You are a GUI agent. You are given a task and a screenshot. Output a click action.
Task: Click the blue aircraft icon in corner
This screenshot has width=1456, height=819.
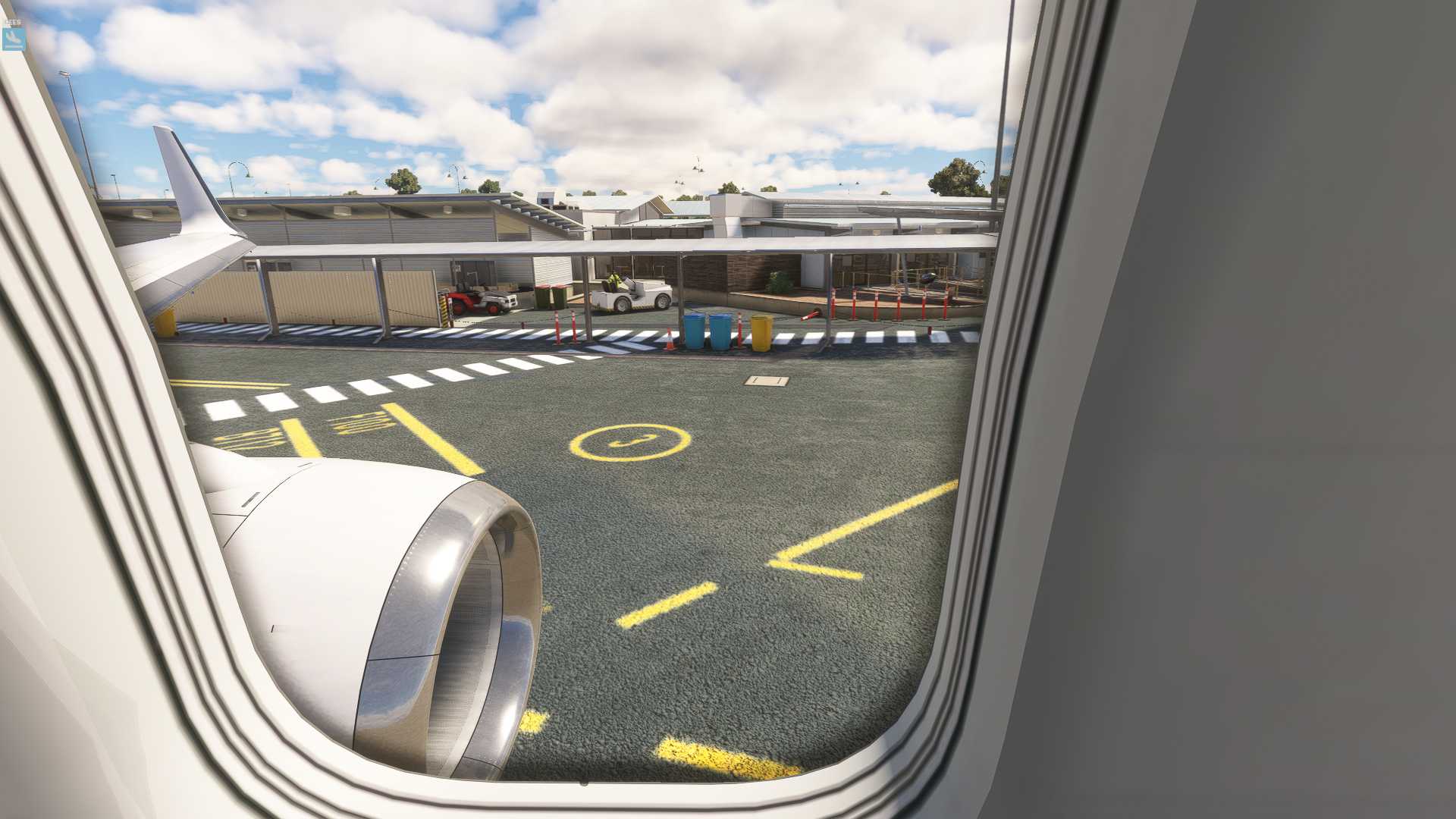click(14, 38)
